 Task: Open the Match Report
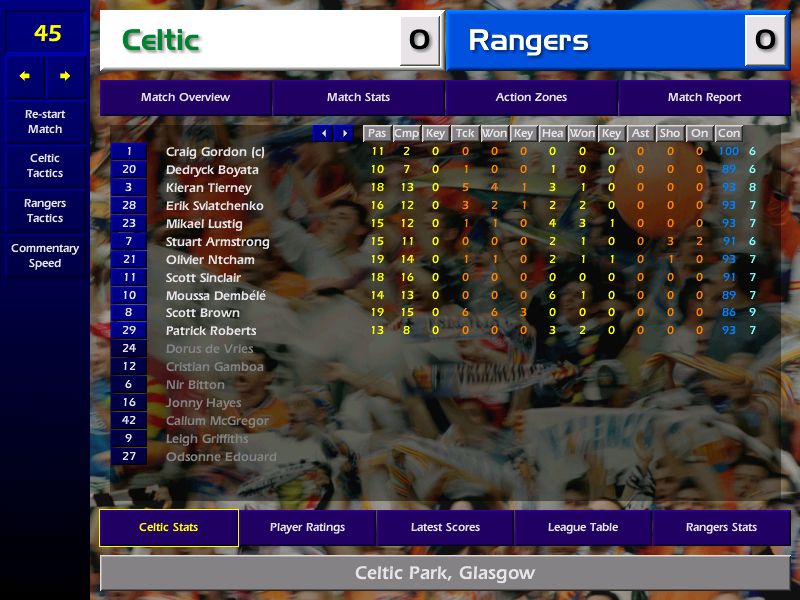coord(704,97)
